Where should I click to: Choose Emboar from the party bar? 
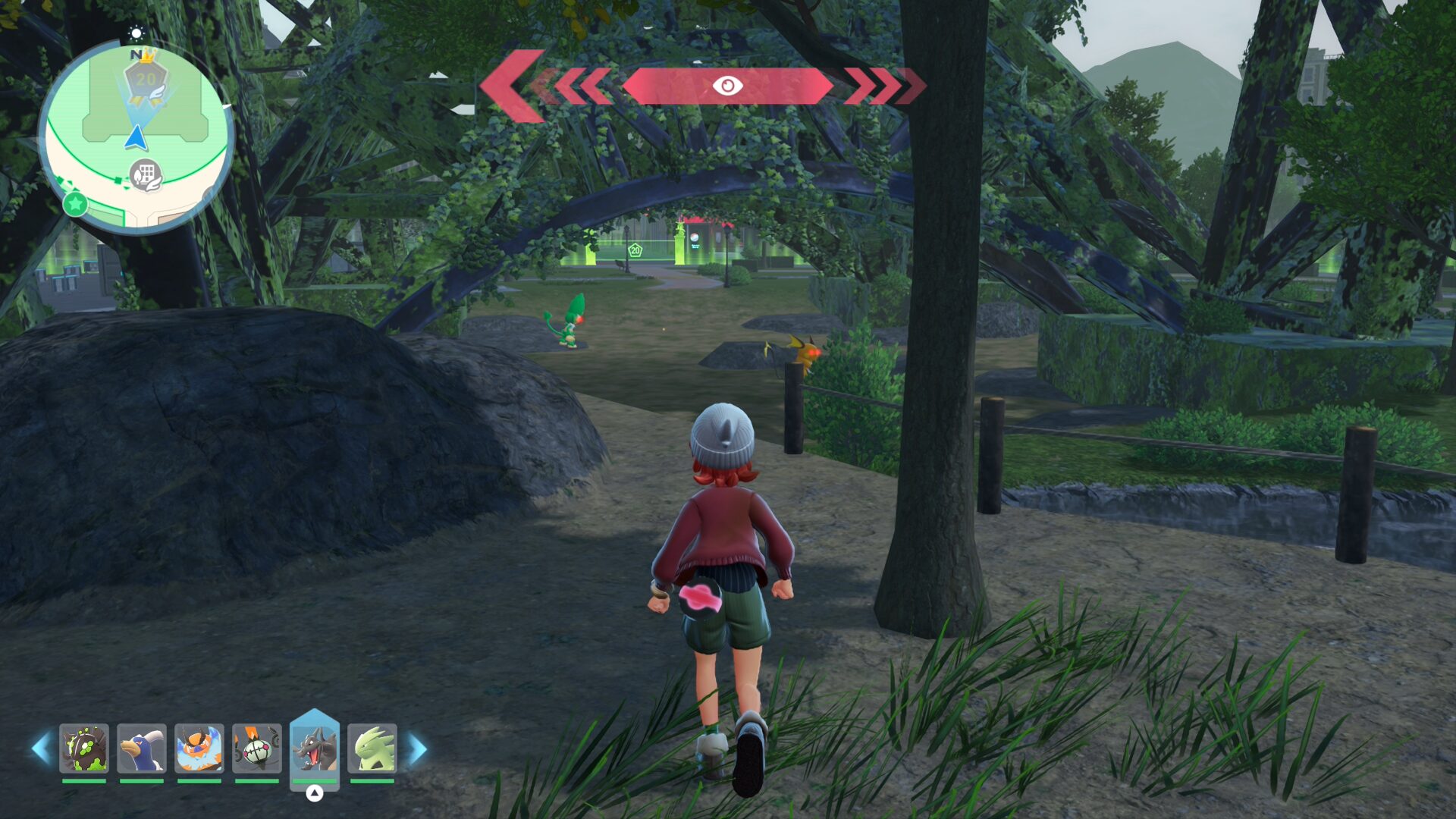(199, 748)
